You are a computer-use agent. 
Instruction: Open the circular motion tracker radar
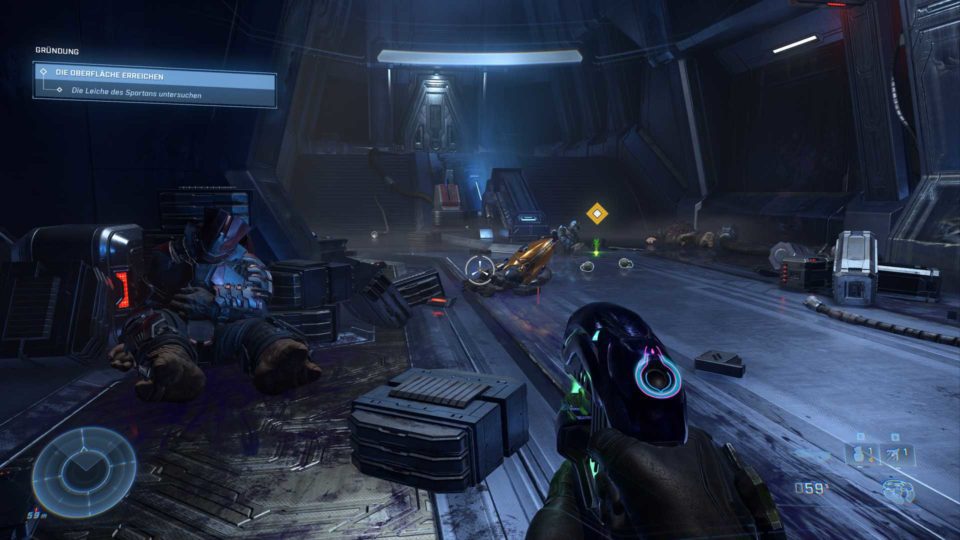tap(84, 473)
